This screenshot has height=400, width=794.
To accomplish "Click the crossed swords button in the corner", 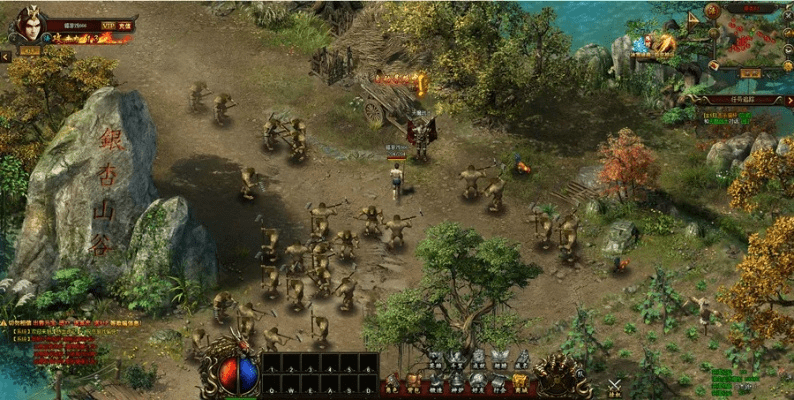I will click(616, 384).
